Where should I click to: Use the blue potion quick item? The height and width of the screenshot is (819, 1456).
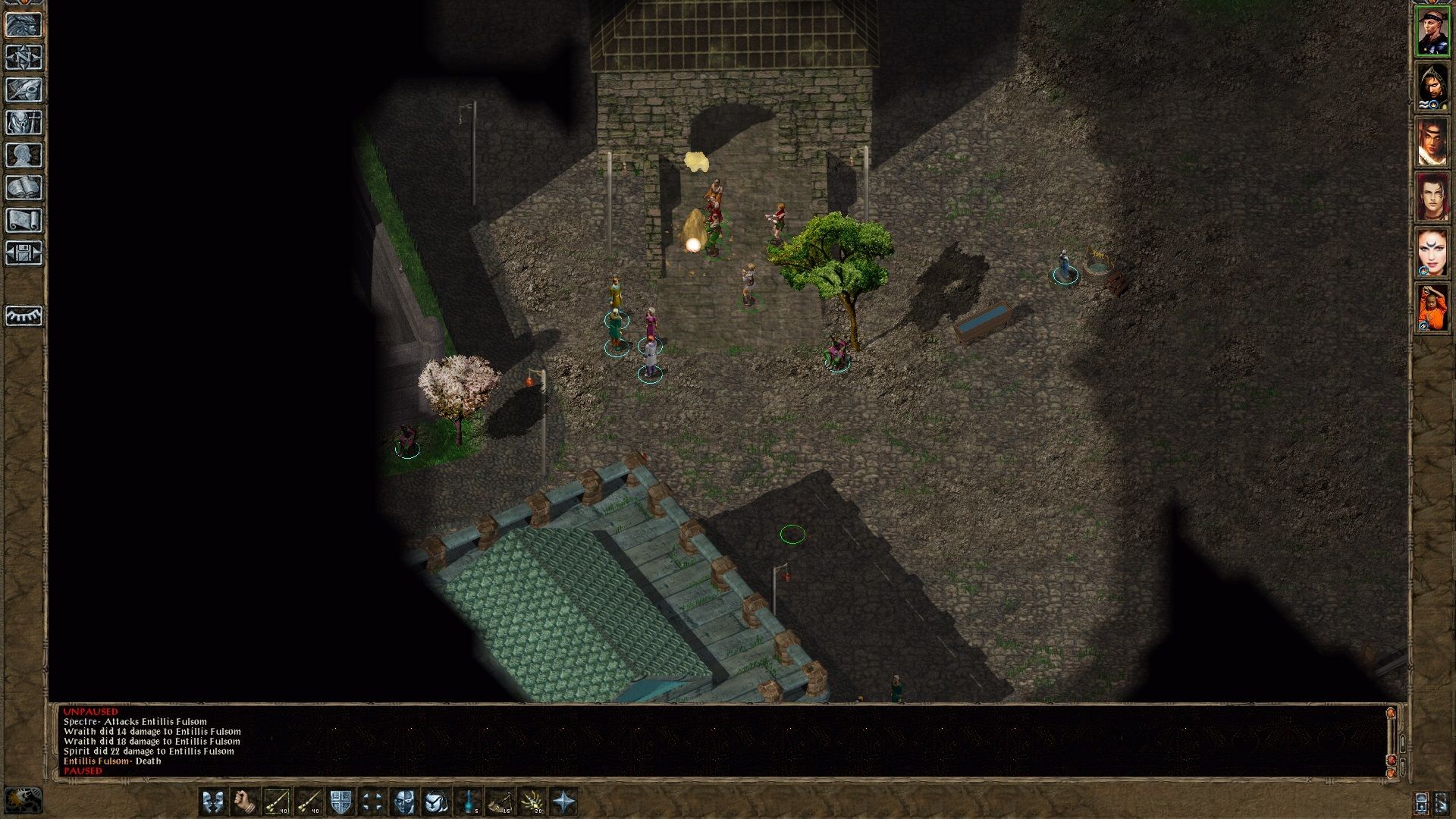(469, 802)
